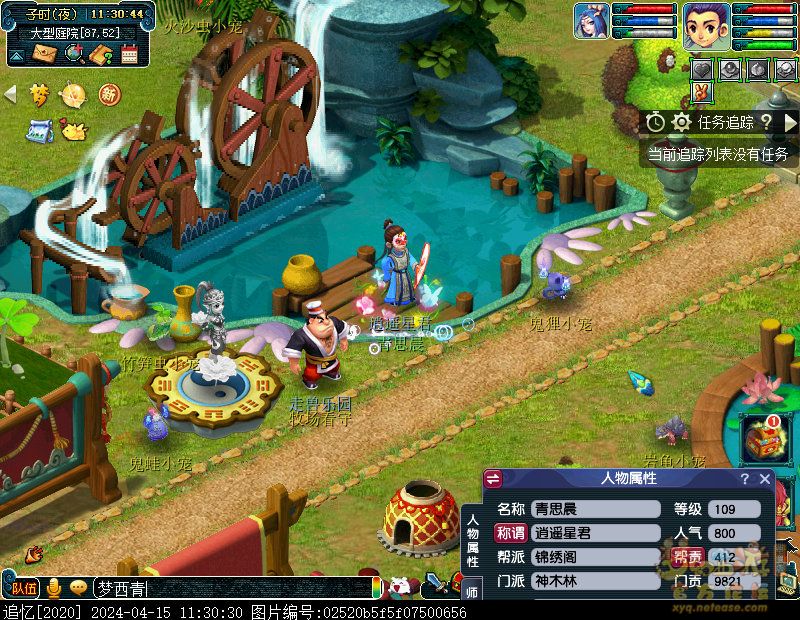Click the quest tracker stopwatch icon
The width and height of the screenshot is (800, 620).
point(655,122)
